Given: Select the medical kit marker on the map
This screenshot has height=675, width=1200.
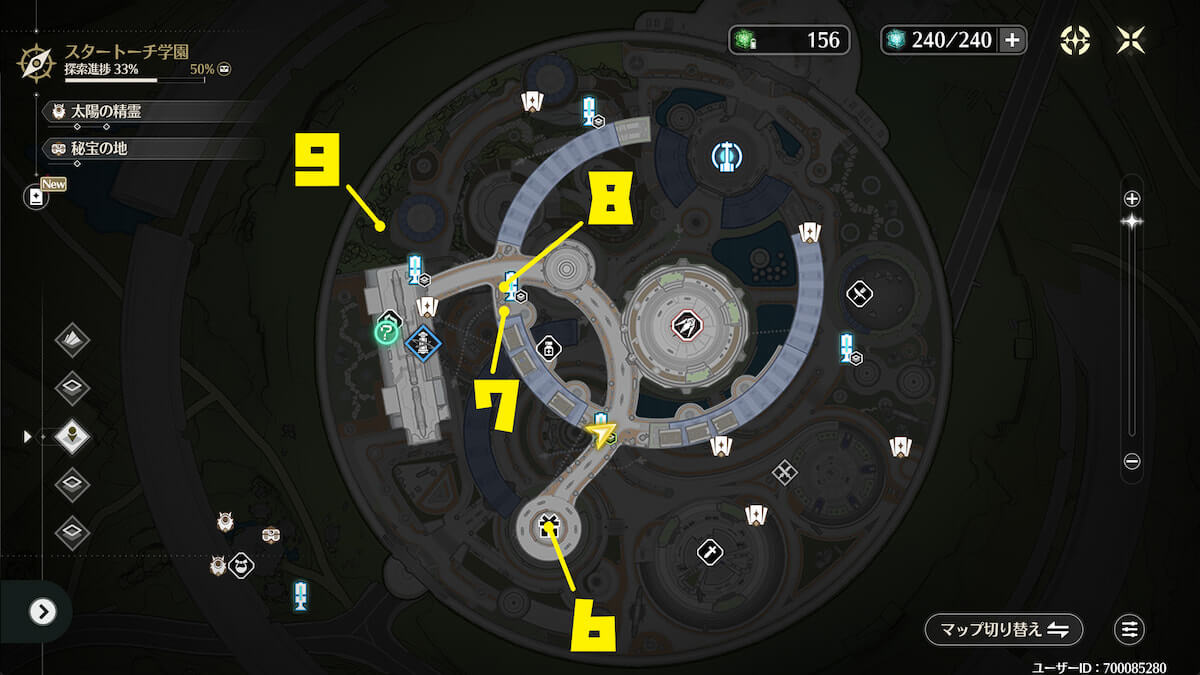Looking at the screenshot, I should tap(548, 348).
